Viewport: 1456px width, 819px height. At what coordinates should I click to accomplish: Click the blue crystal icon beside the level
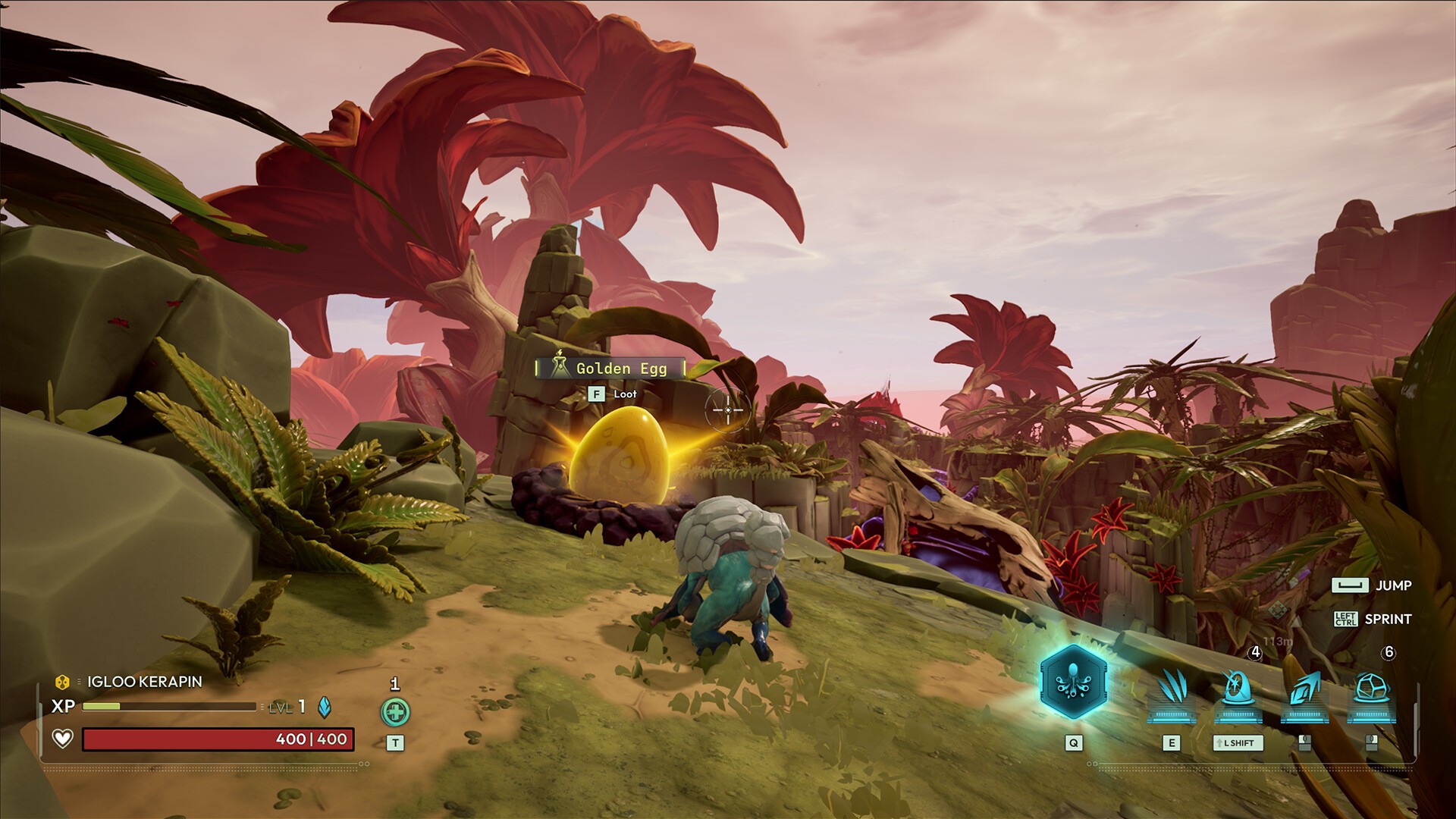324,707
